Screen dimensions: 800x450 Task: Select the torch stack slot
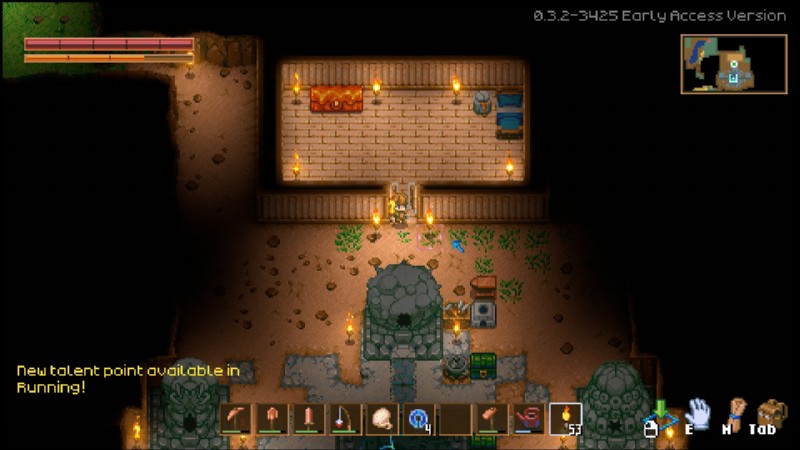point(565,418)
